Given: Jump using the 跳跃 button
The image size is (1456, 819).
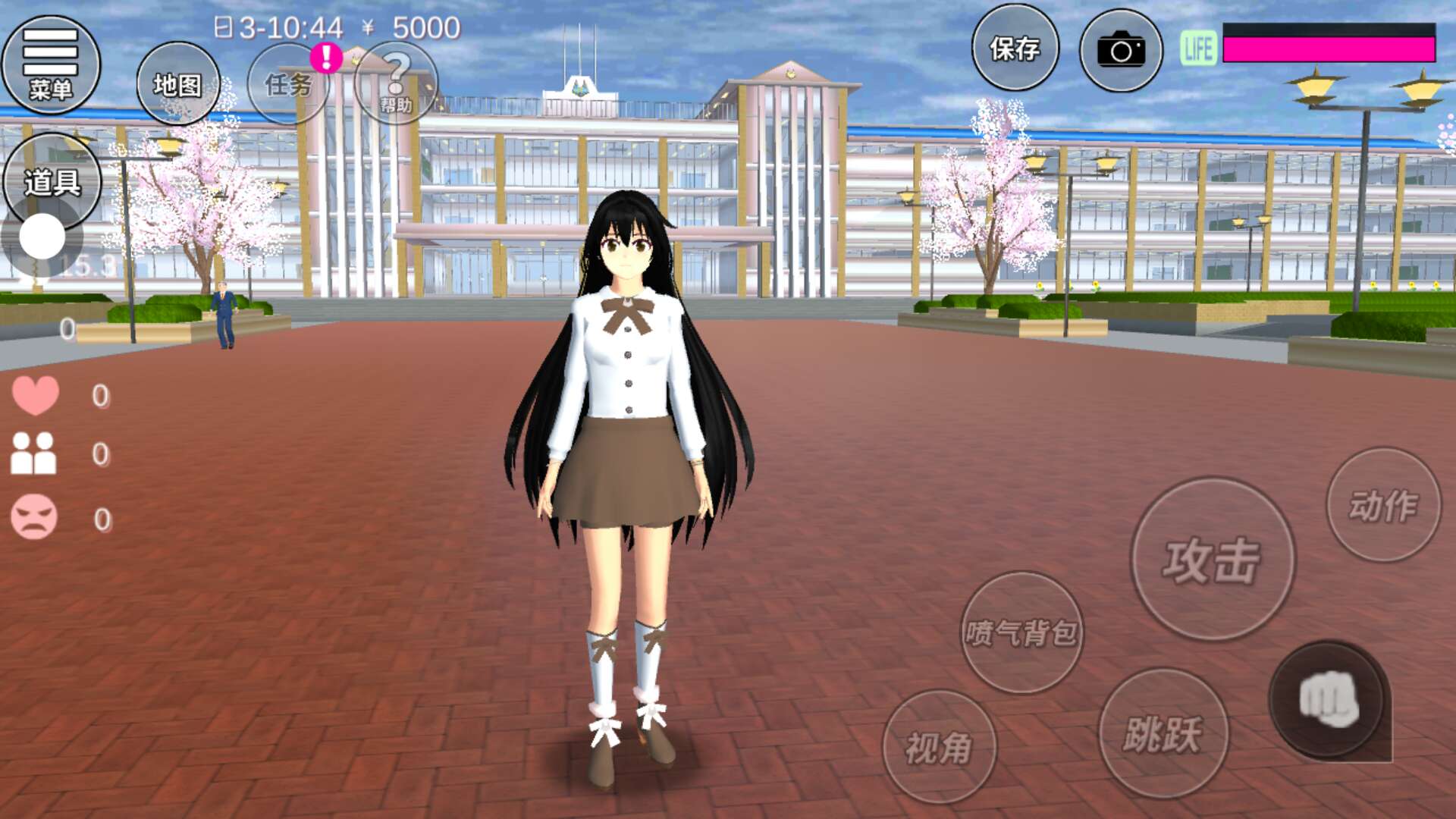Looking at the screenshot, I should (x=1163, y=733).
